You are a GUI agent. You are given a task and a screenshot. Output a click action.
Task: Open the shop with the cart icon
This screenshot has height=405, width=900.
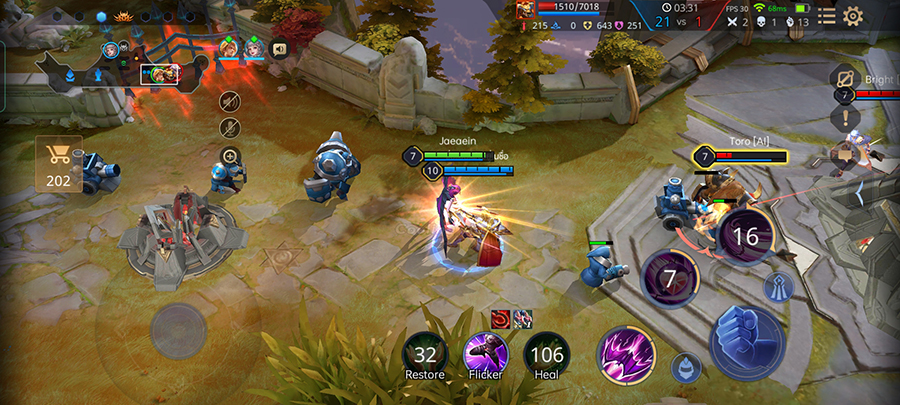[x=59, y=163]
